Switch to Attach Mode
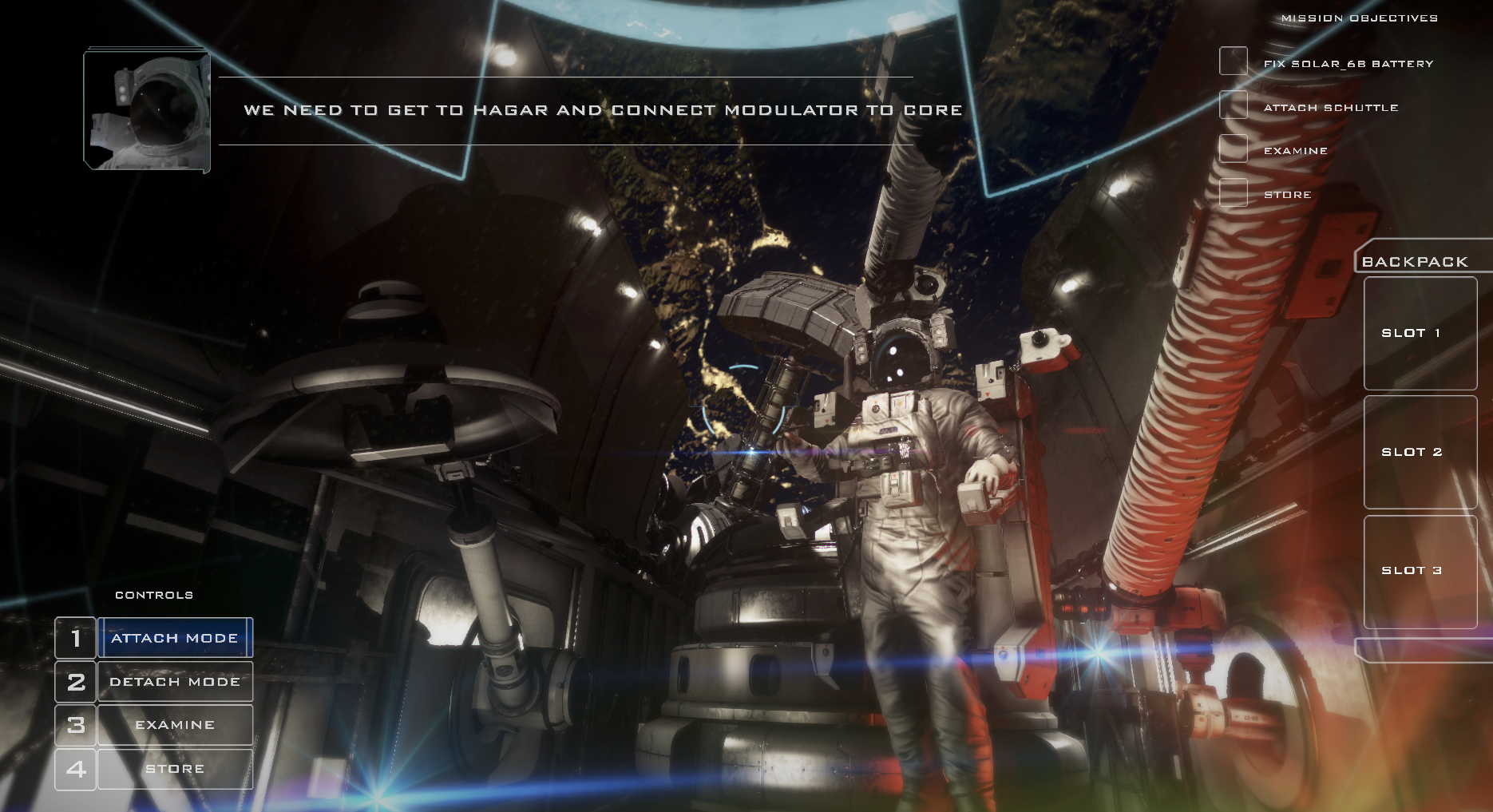The width and height of the screenshot is (1493, 812). pyautogui.click(x=175, y=637)
